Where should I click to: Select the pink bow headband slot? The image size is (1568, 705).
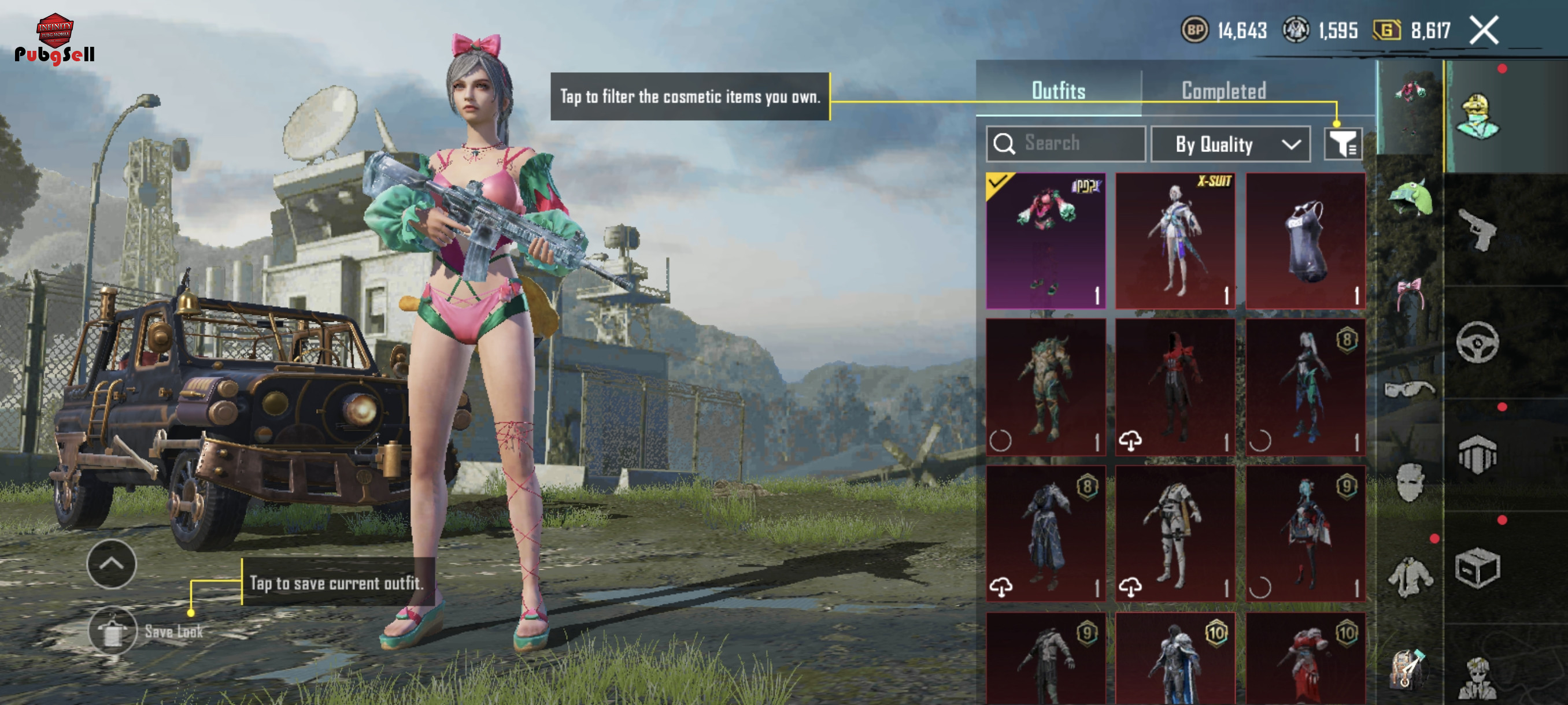(x=1409, y=293)
